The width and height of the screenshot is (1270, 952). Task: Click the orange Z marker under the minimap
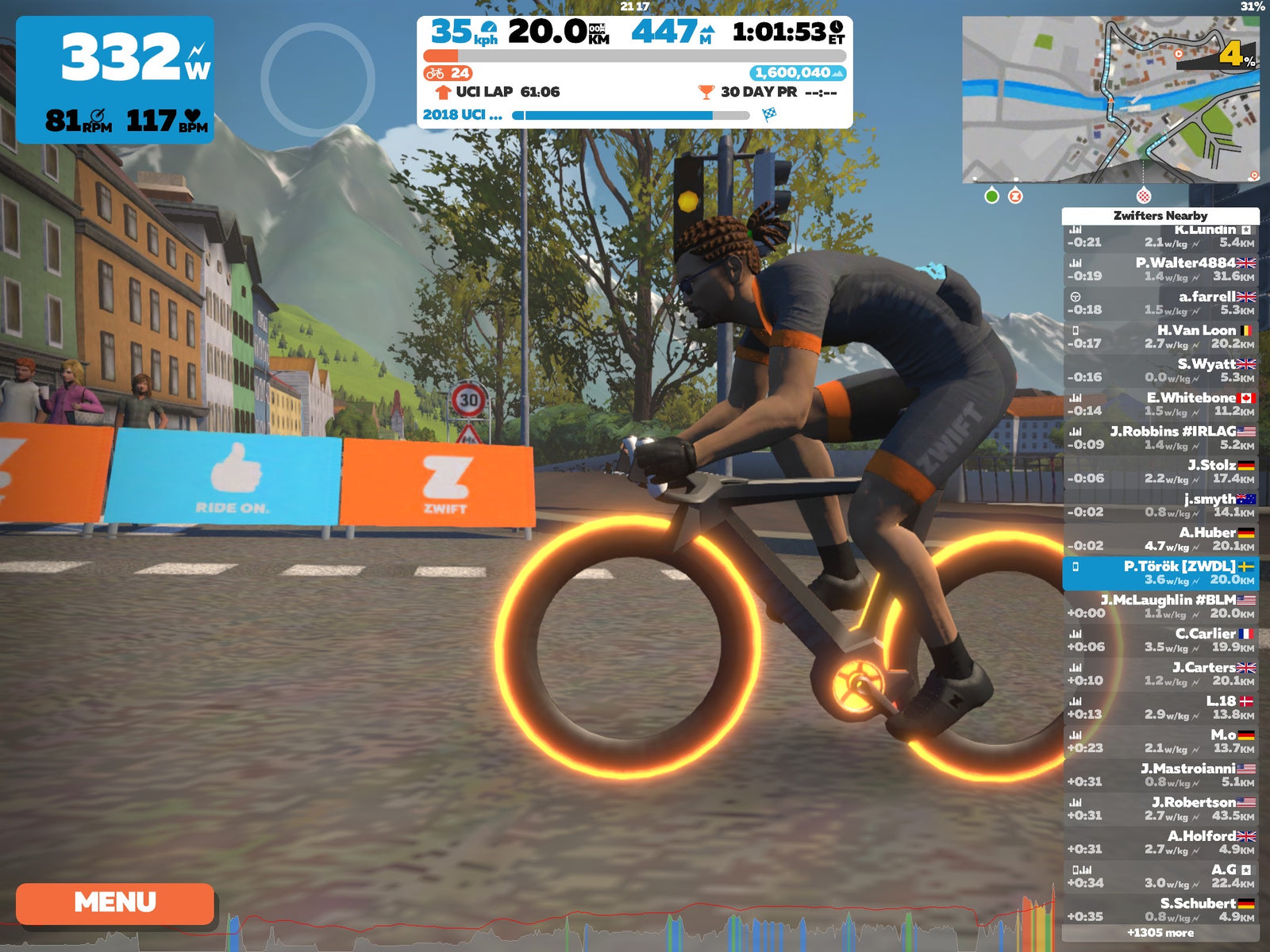[x=1014, y=194]
